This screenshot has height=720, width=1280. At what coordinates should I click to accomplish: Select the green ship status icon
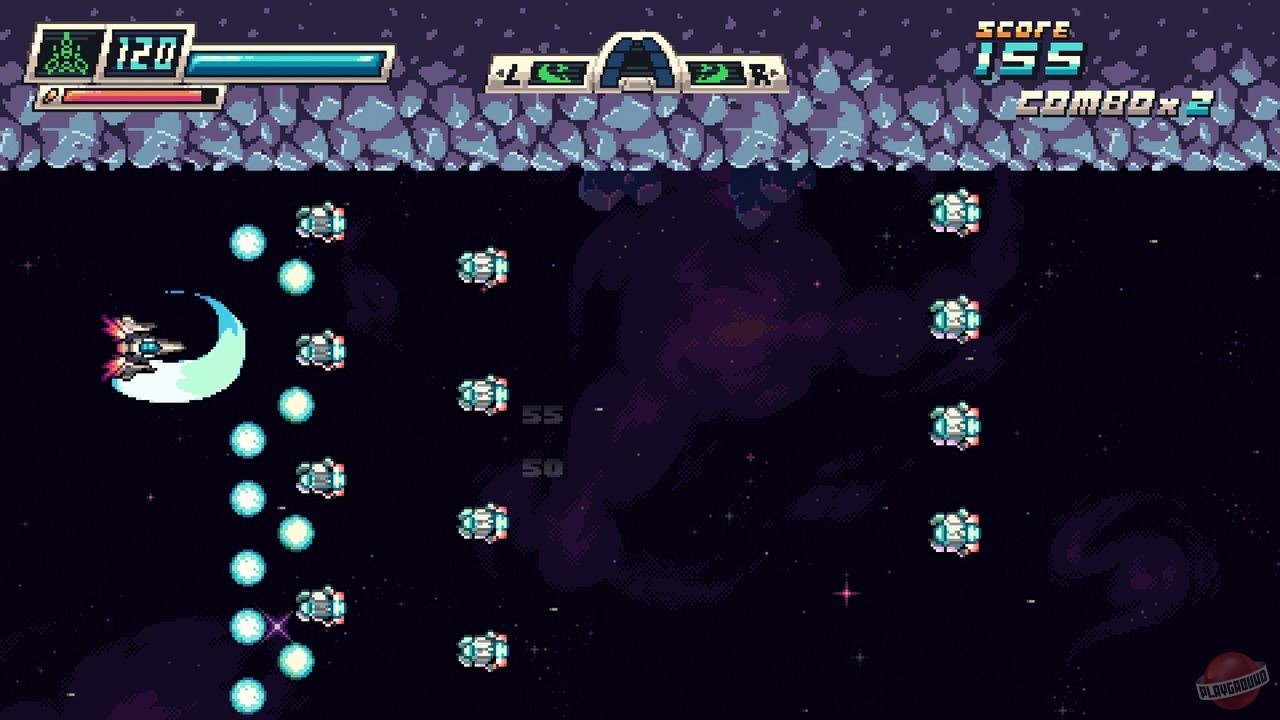[67, 54]
